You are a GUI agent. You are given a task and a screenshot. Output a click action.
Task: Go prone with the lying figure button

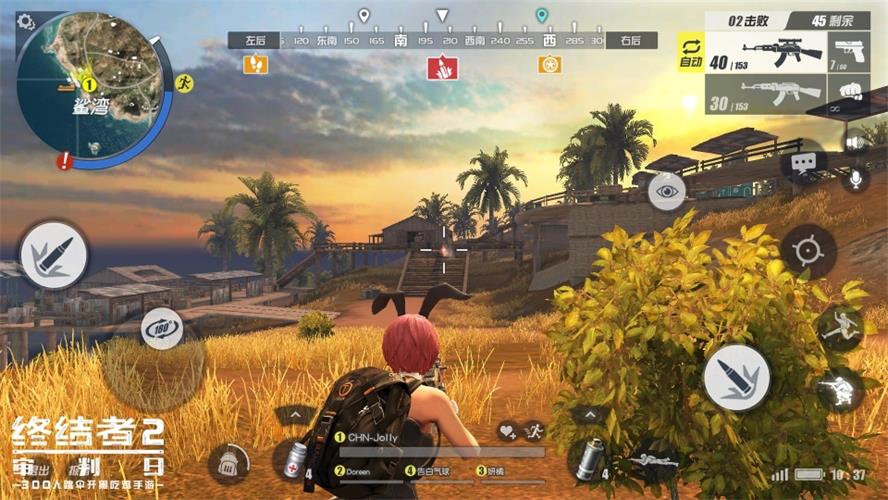(838, 327)
